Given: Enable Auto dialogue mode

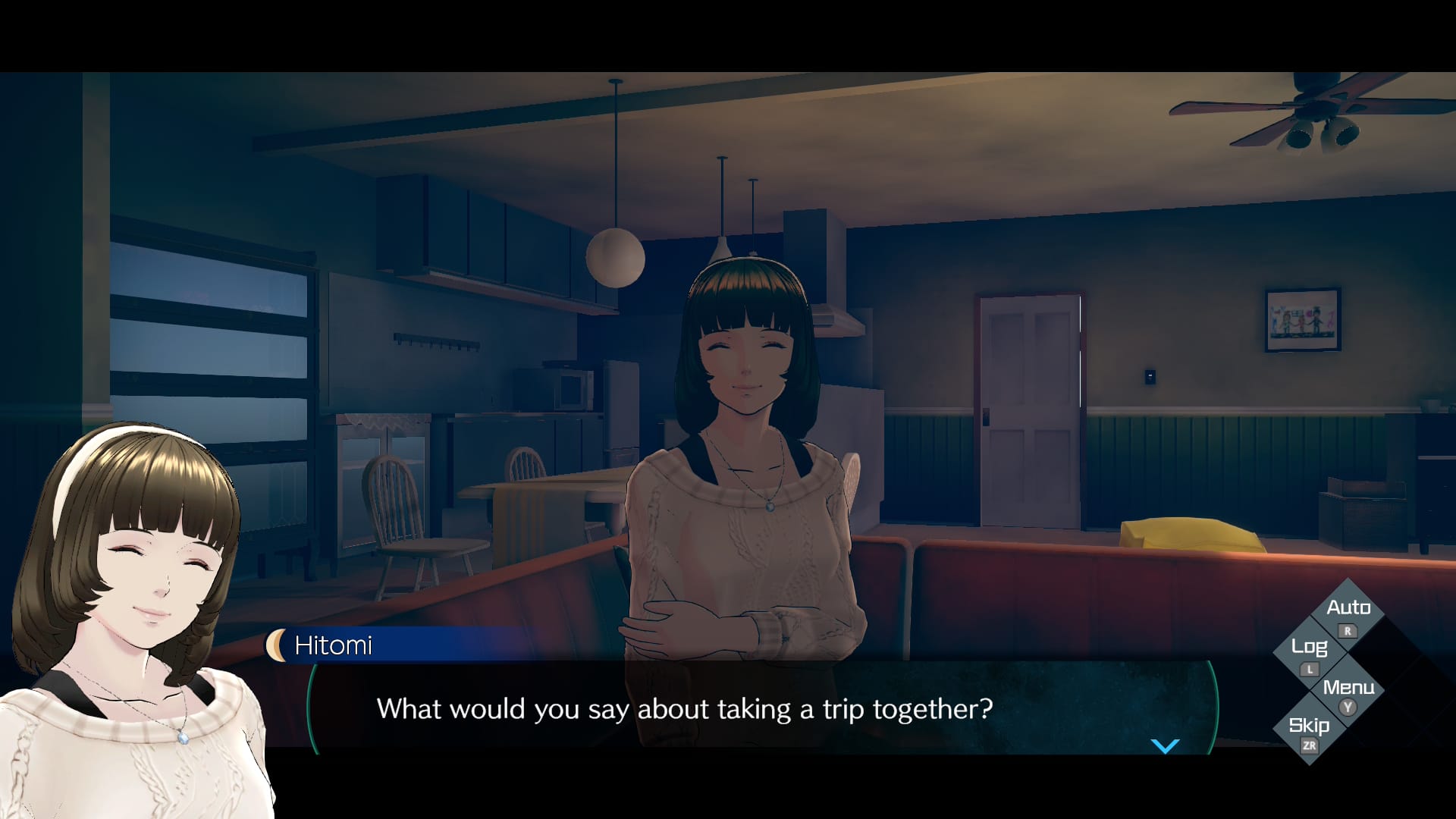Looking at the screenshot, I should tap(1348, 612).
